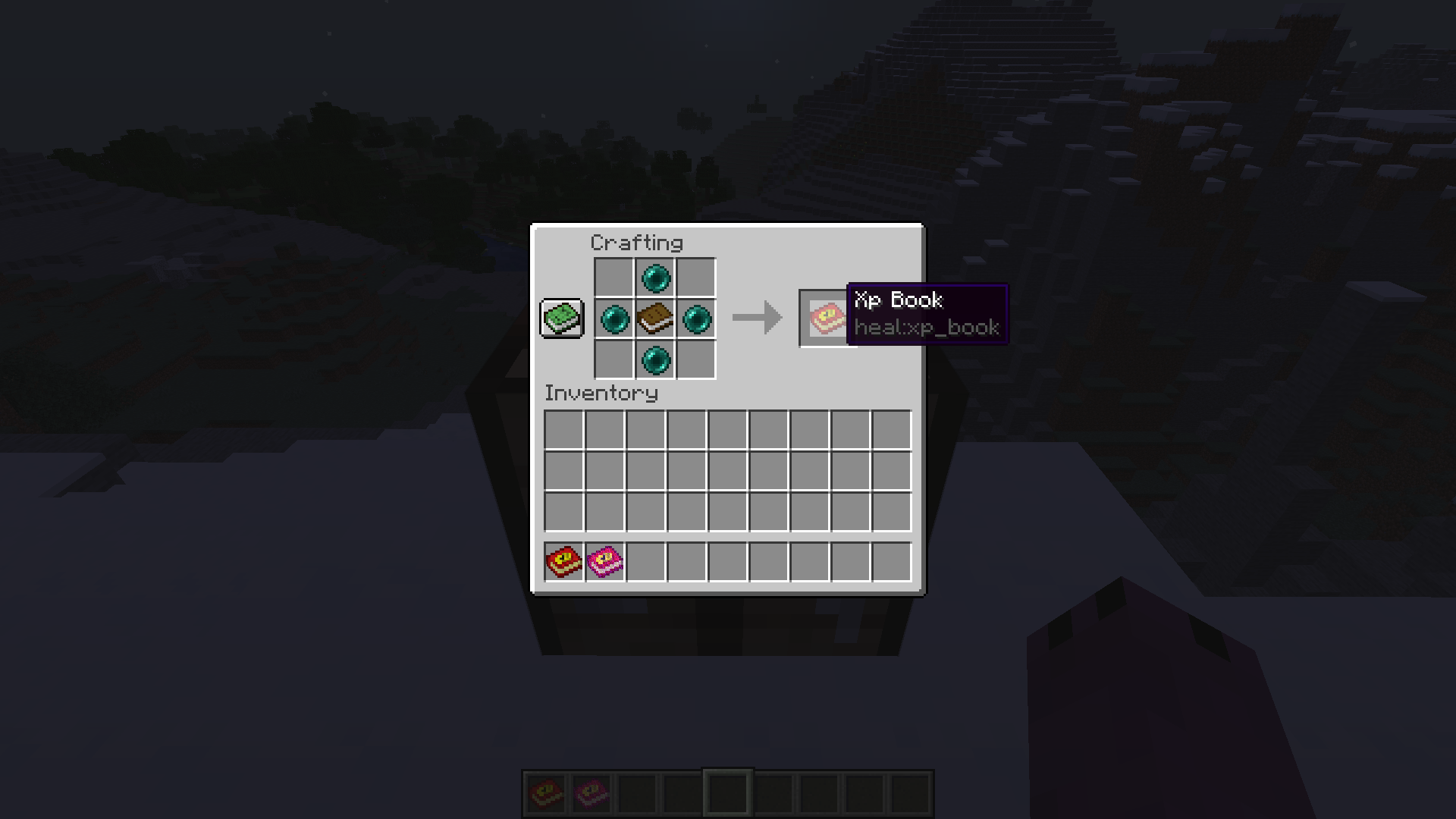
Task: Pick up the book in the center crafting slot
Action: pyautogui.click(x=655, y=318)
